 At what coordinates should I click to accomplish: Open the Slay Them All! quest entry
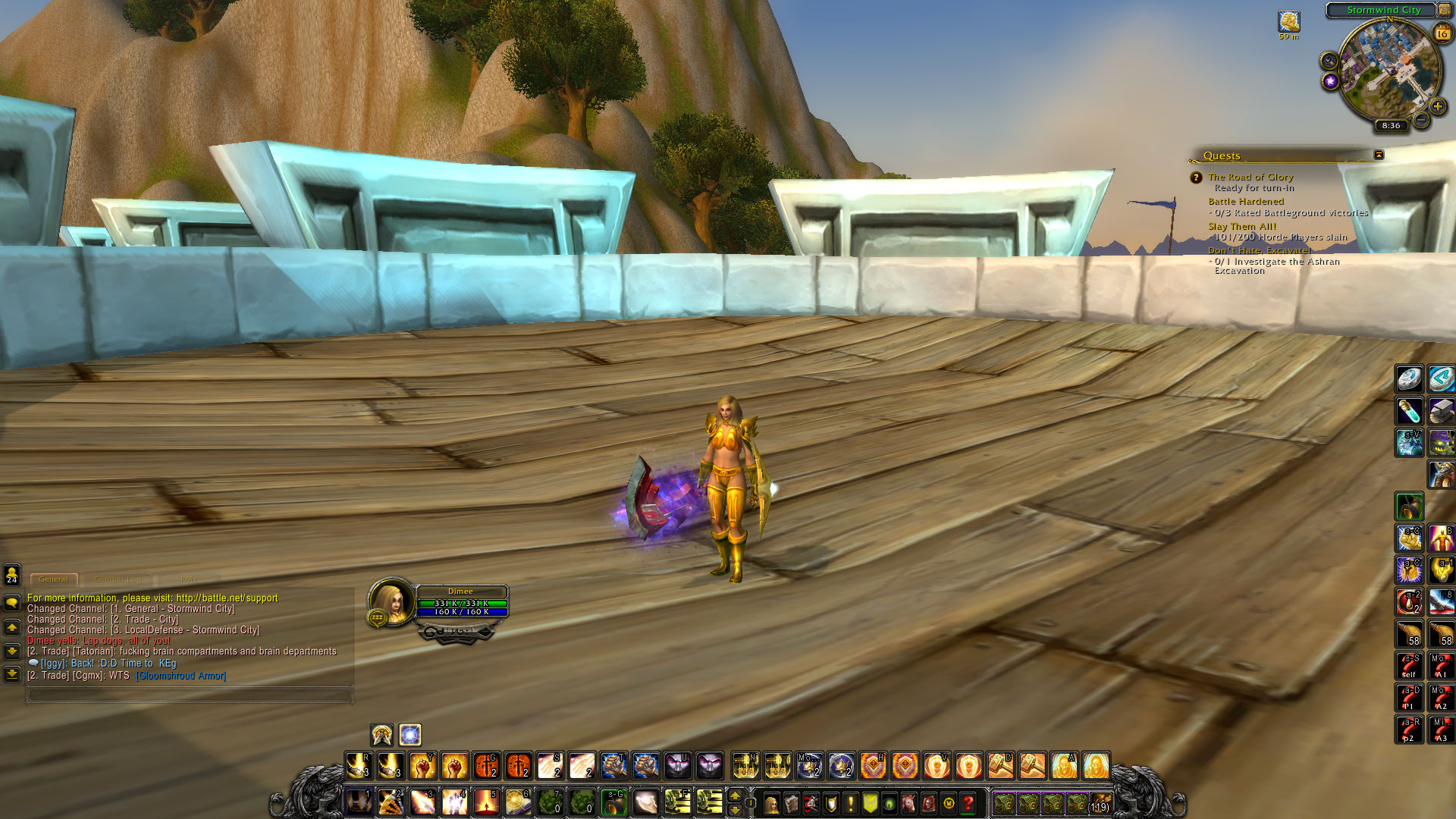click(x=1241, y=226)
